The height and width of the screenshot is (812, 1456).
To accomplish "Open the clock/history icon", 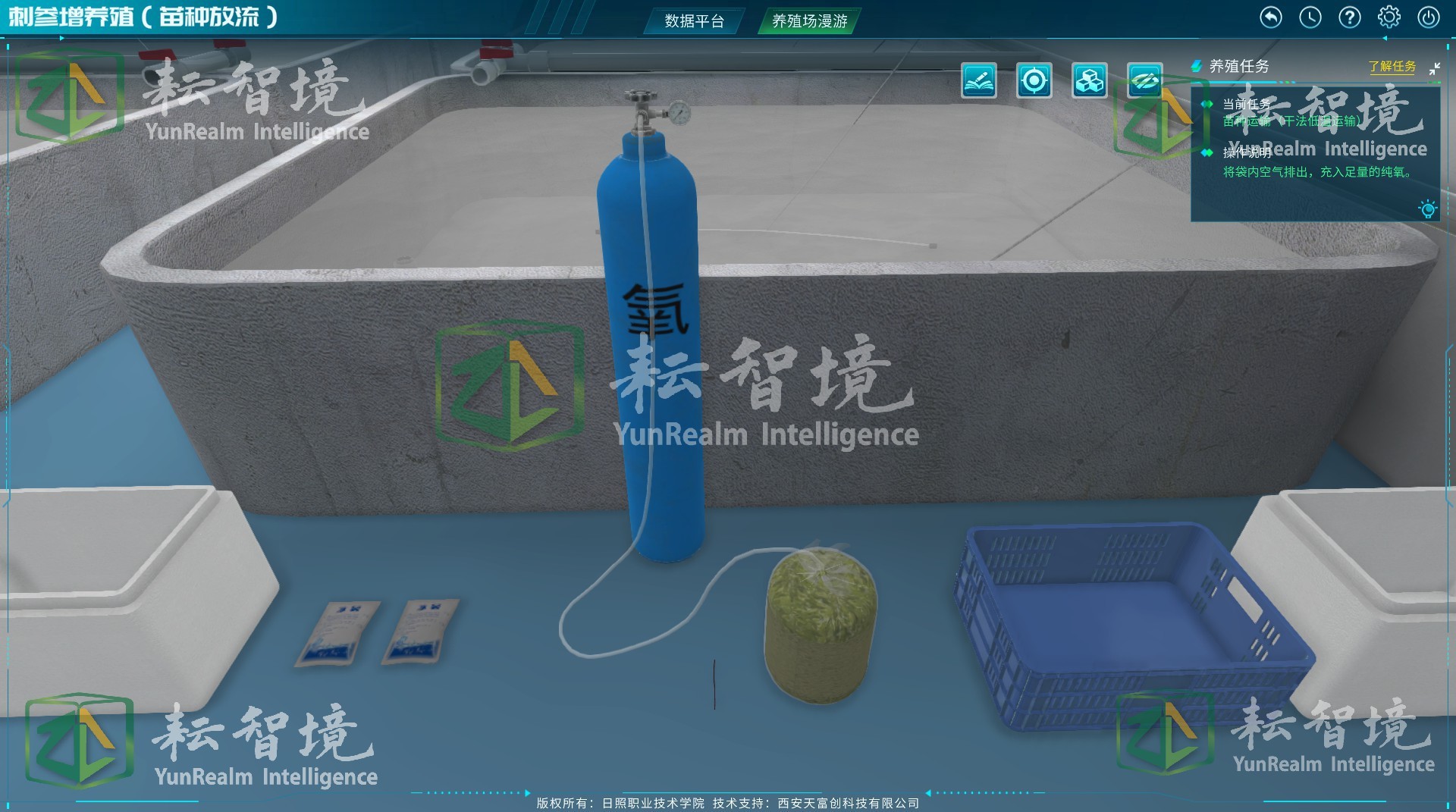I will coord(1310,17).
